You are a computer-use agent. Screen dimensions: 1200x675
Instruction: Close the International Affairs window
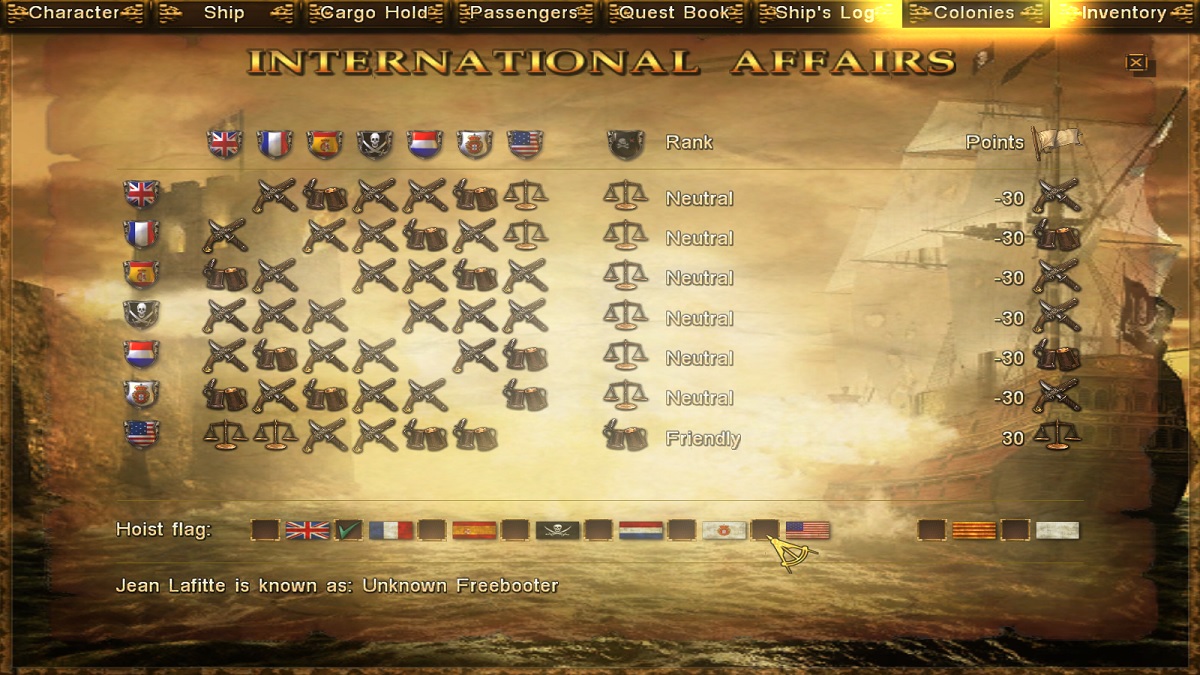pyautogui.click(x=1136, y=62)
